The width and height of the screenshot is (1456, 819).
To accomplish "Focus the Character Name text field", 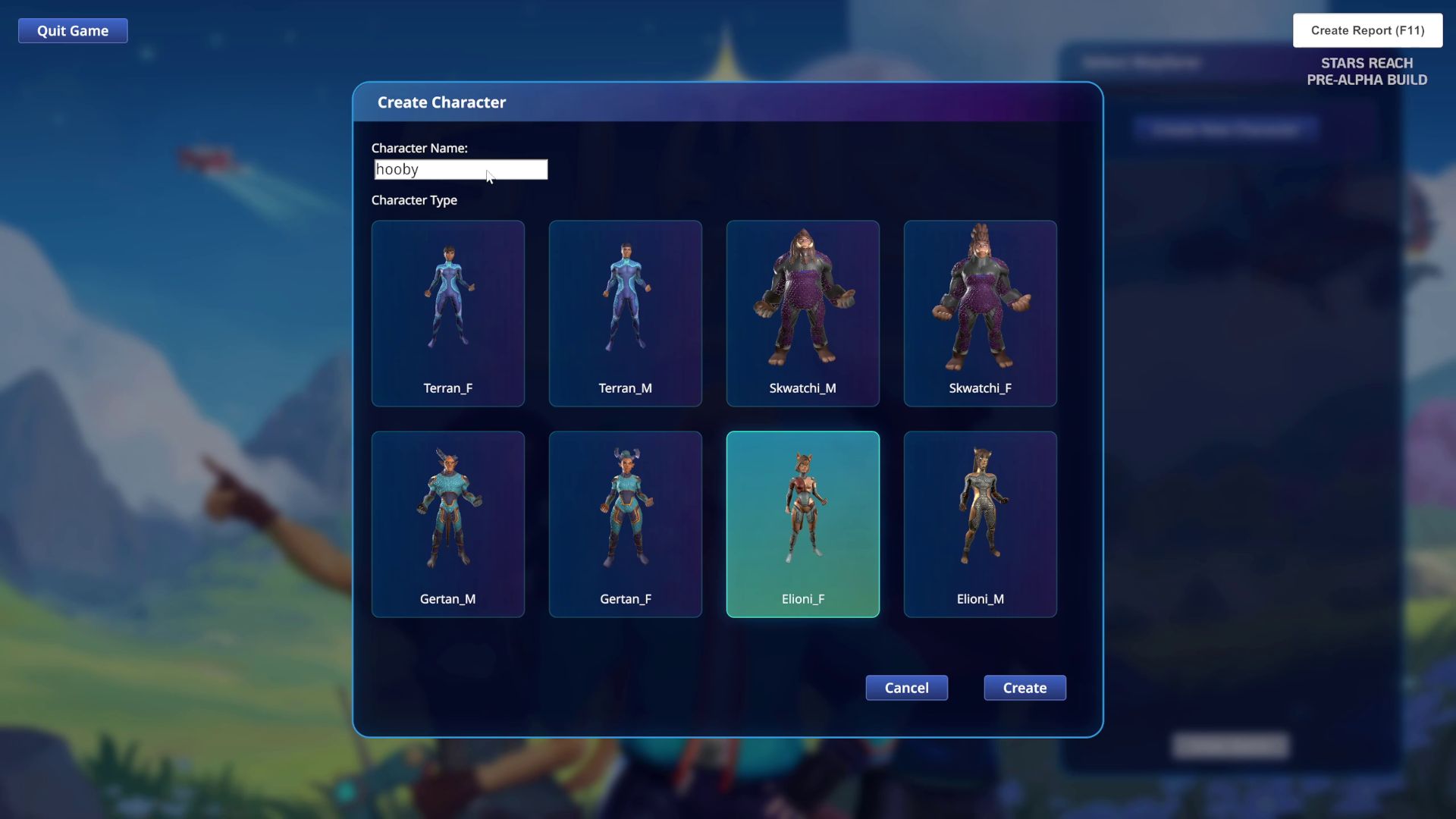I will pyautogui.click(x=460, y=169).
